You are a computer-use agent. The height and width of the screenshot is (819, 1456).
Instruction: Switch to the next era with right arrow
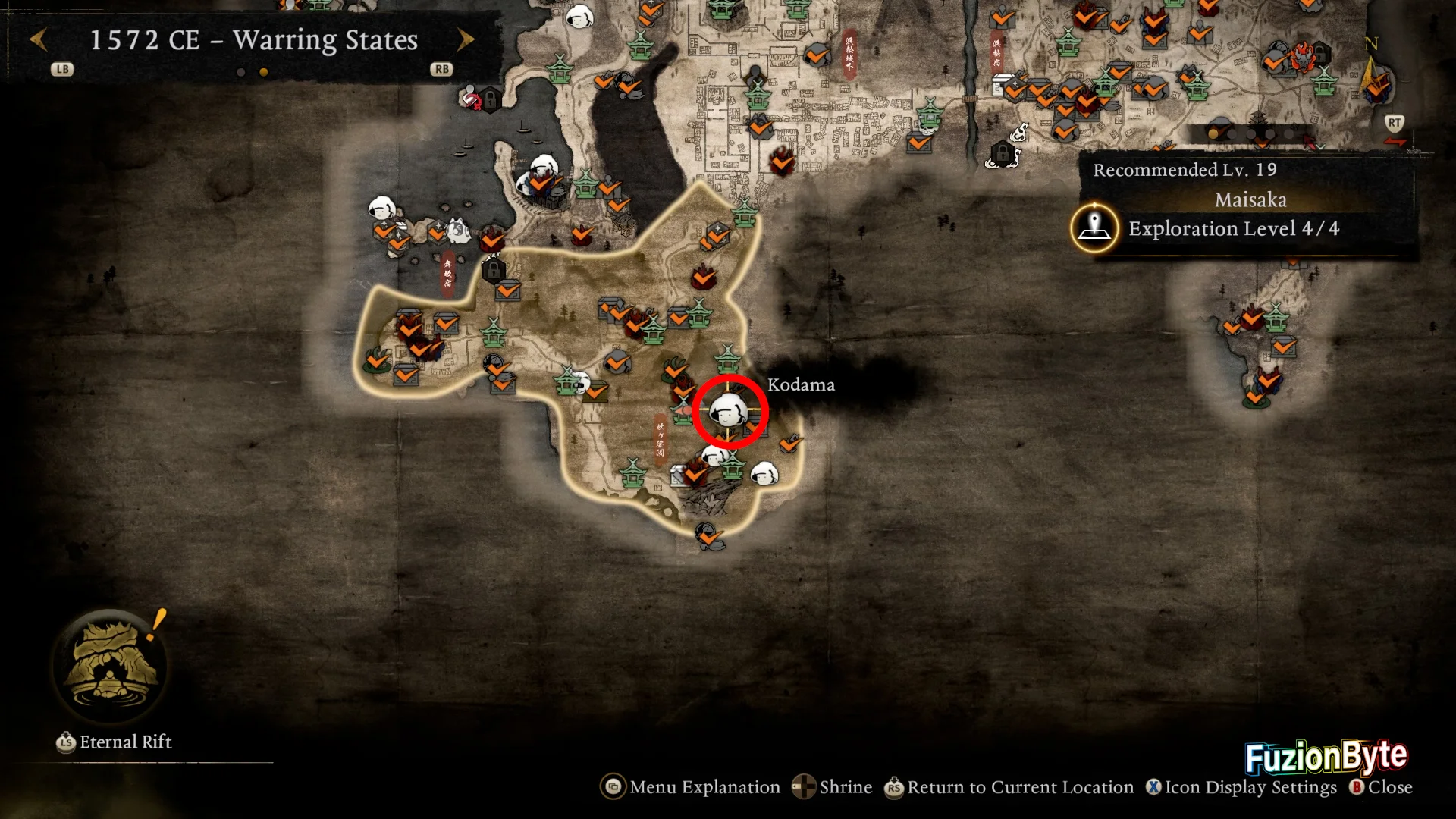point(466,39)
